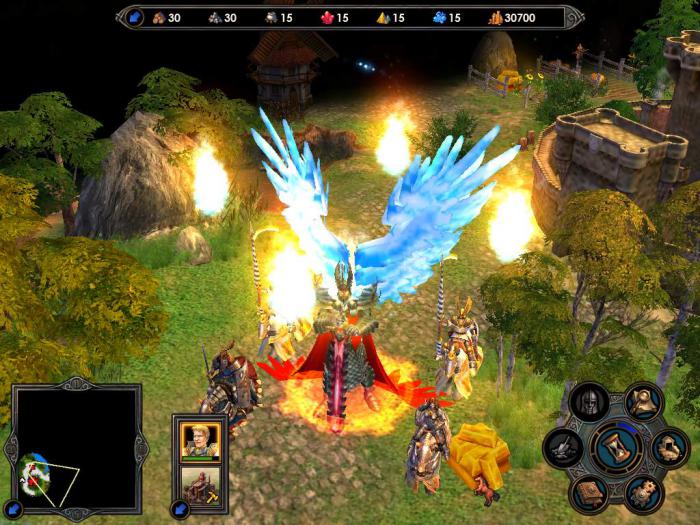The height and width of the screenshot is (525, 700).
Task: Click the stone archway icon in action wheel
Action: point(668,448)
